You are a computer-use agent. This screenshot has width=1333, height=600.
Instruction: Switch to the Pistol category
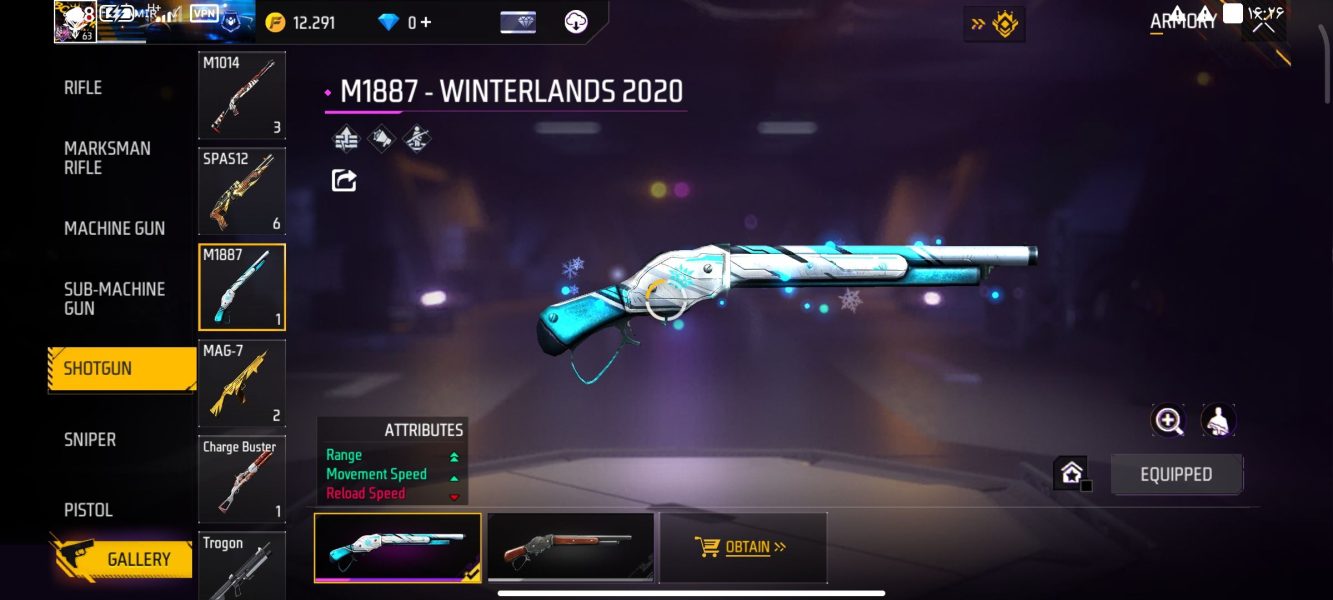pos(88,509)
